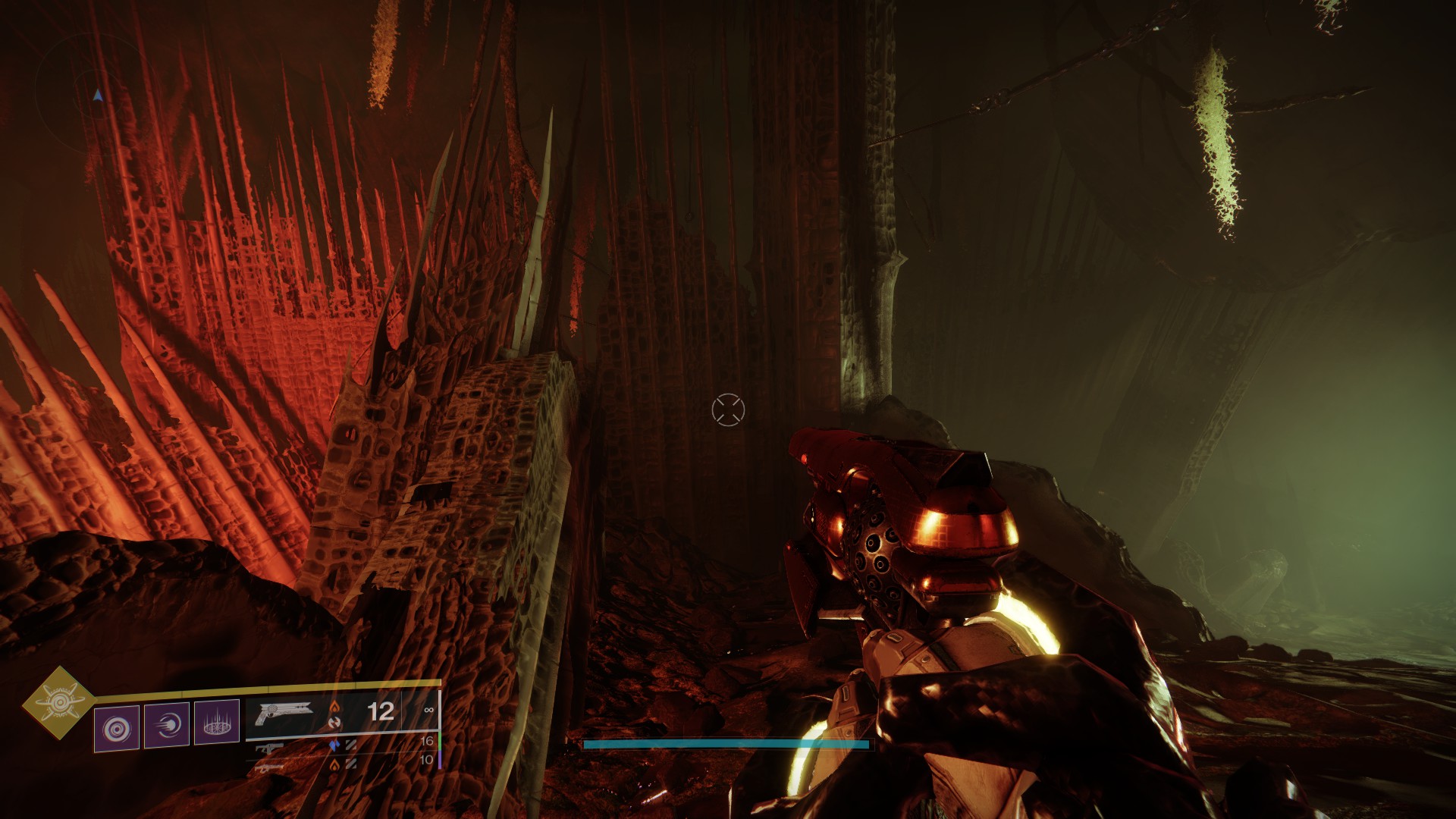Choose the third stowed weapon icon
Viewport: 1456px width, 819px height.
[271, 767]
